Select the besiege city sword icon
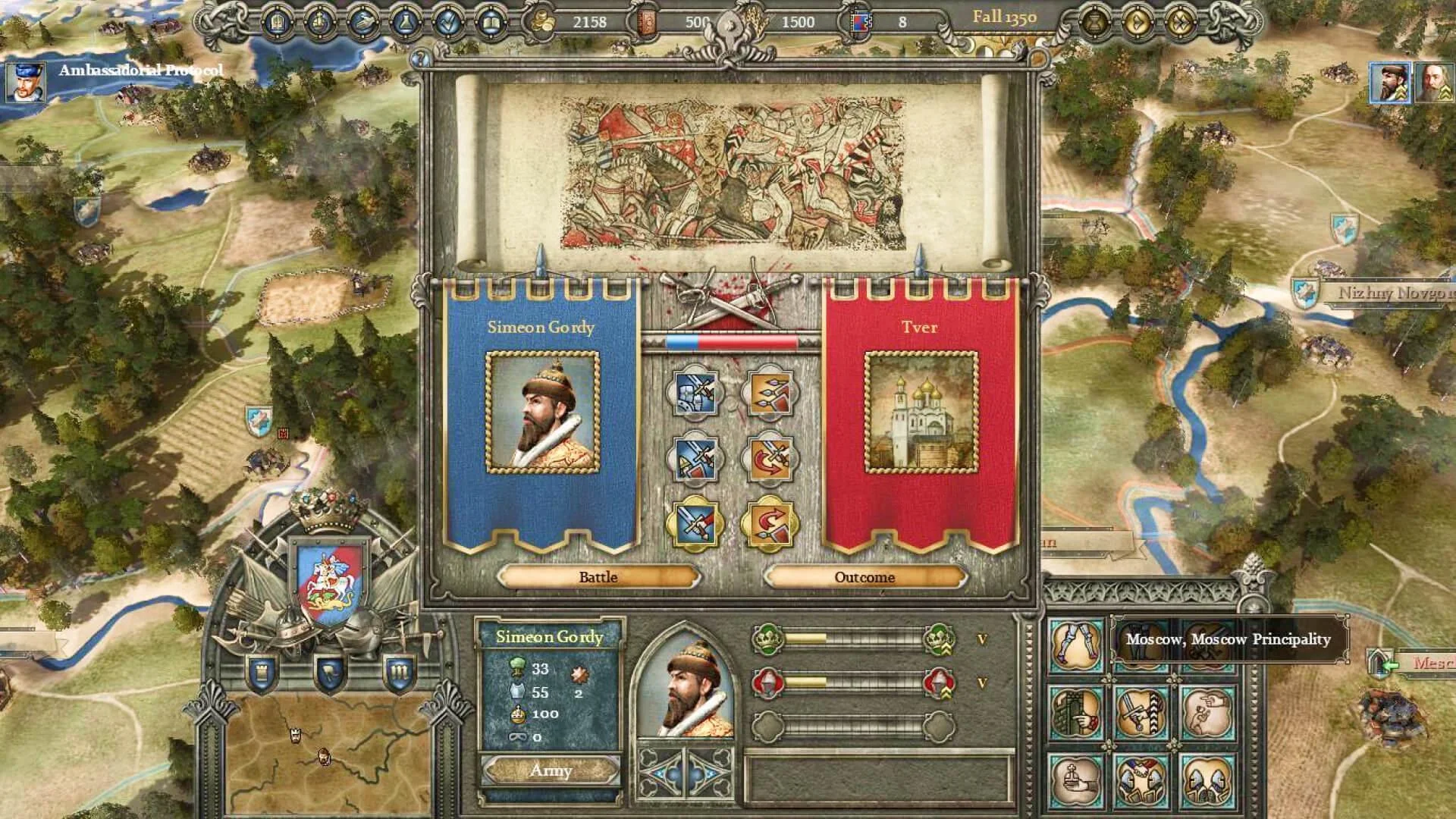Image resolution: width=1456 pixels, height=819 pixels. click(1141, 711)
